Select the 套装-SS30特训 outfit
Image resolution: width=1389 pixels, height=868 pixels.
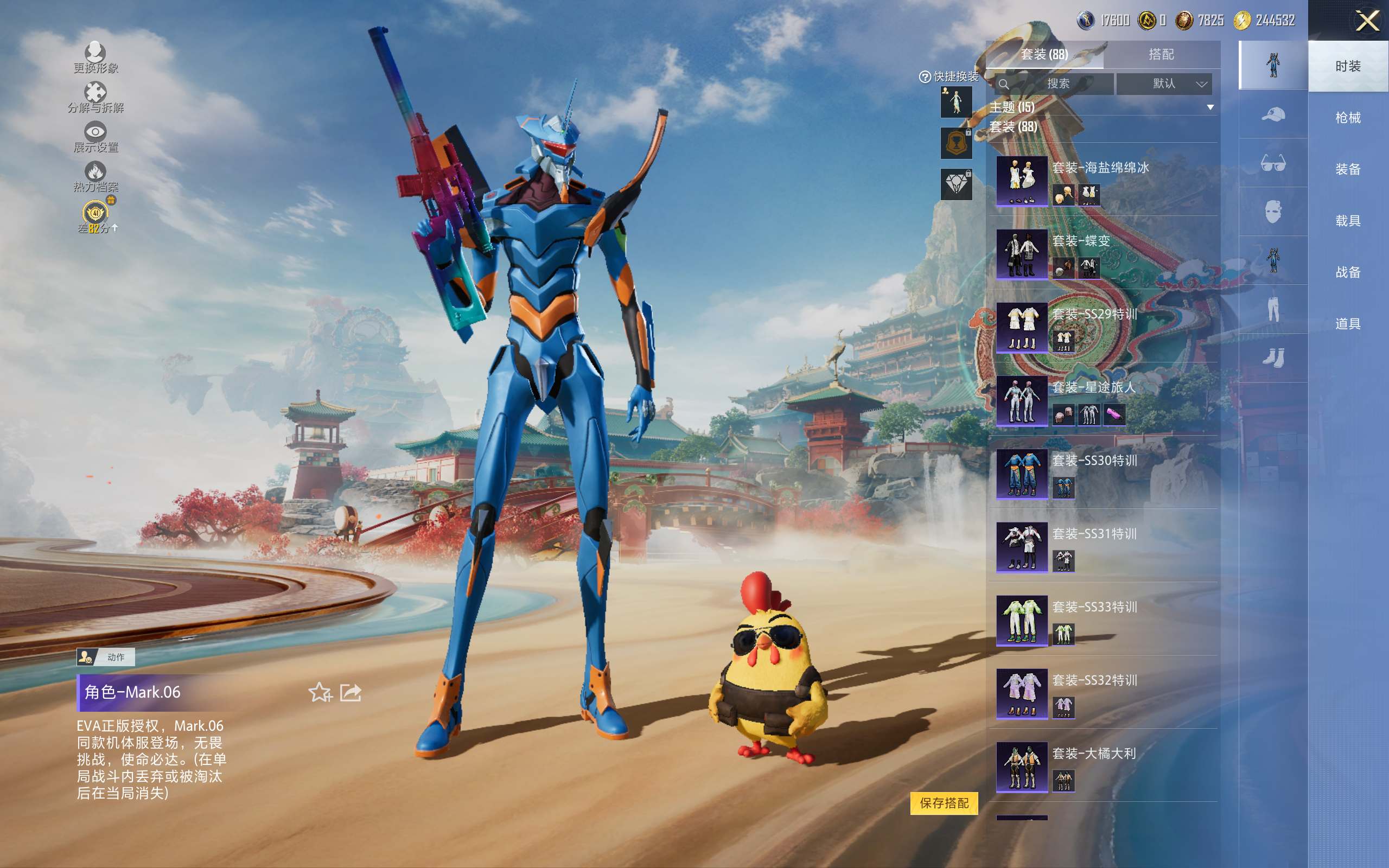coord(1022,474)
